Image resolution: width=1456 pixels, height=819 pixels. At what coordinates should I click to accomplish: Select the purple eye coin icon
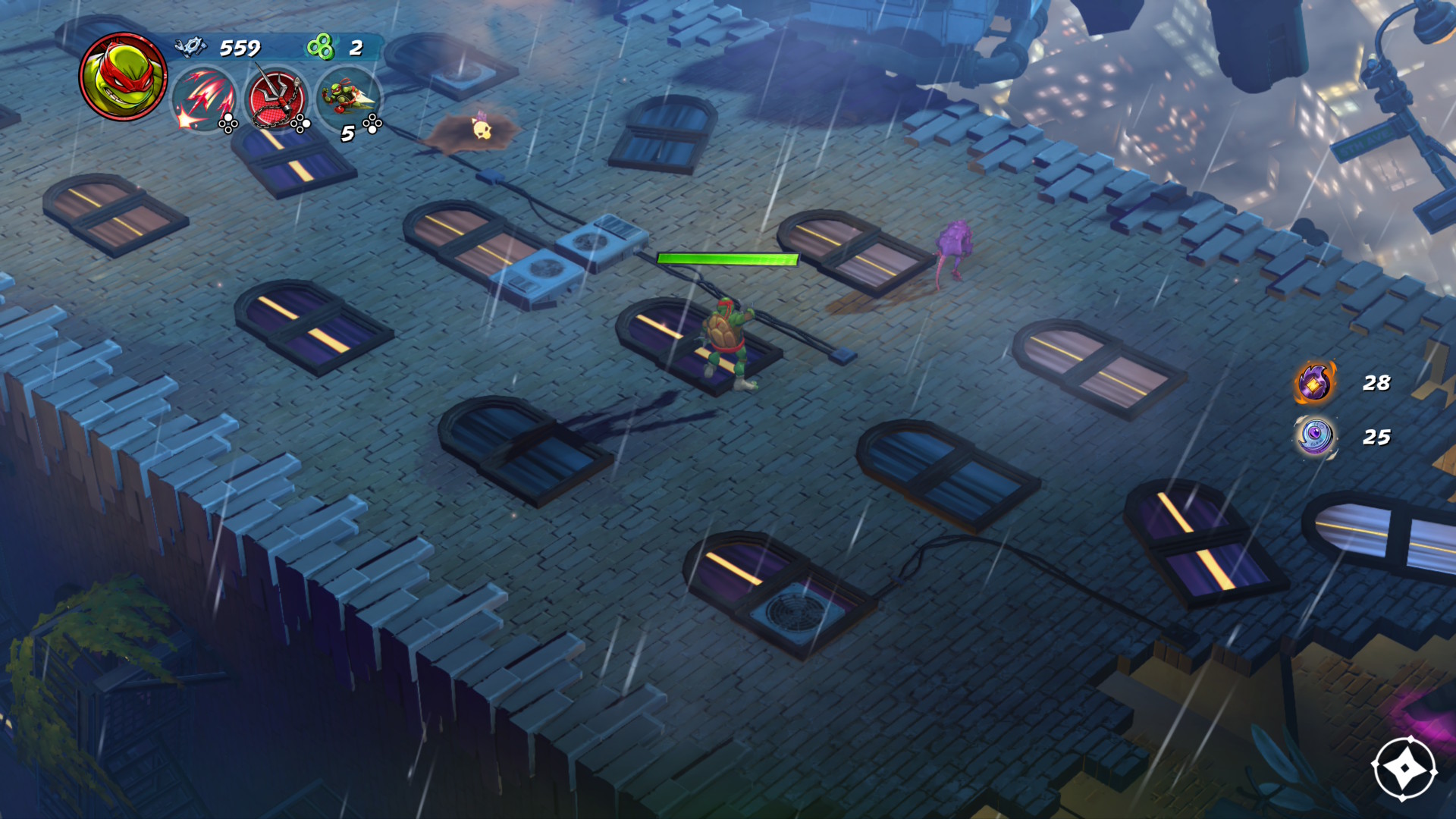[x=1315, y=437]
